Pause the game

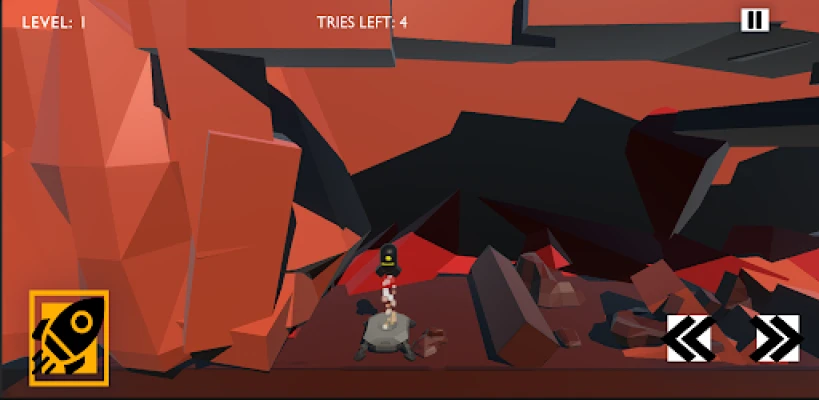(754, 20)
